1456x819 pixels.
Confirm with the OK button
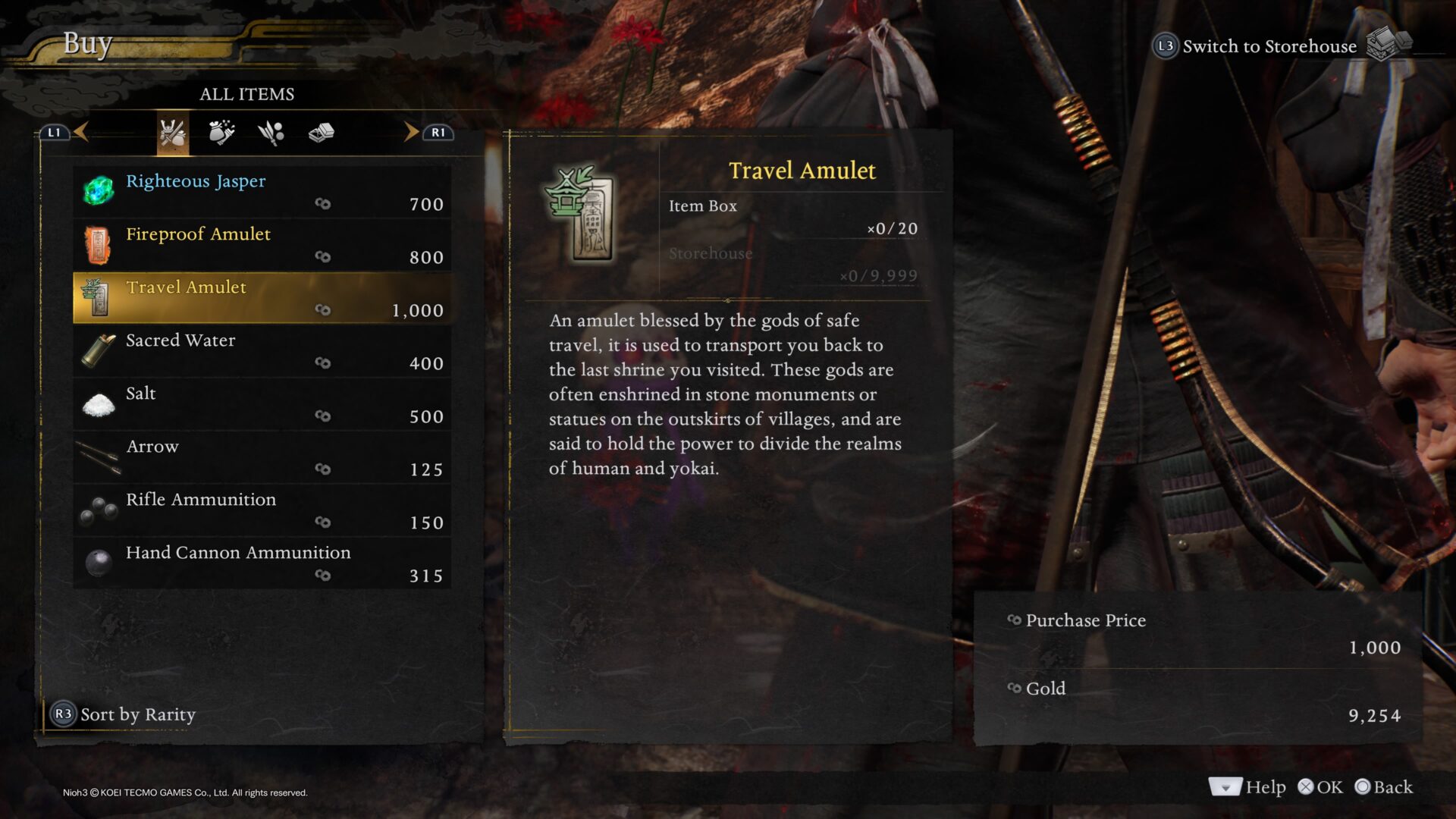[x=1320, y=787]
